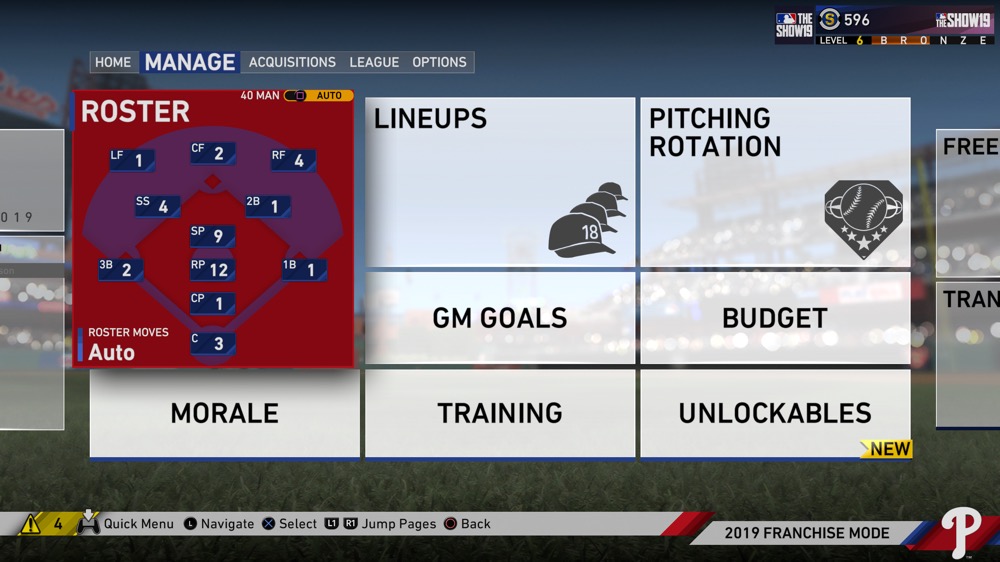This screenshot has width=1000, height=562.
Task: Select the MANAGE tab
Action: point(190,62)
